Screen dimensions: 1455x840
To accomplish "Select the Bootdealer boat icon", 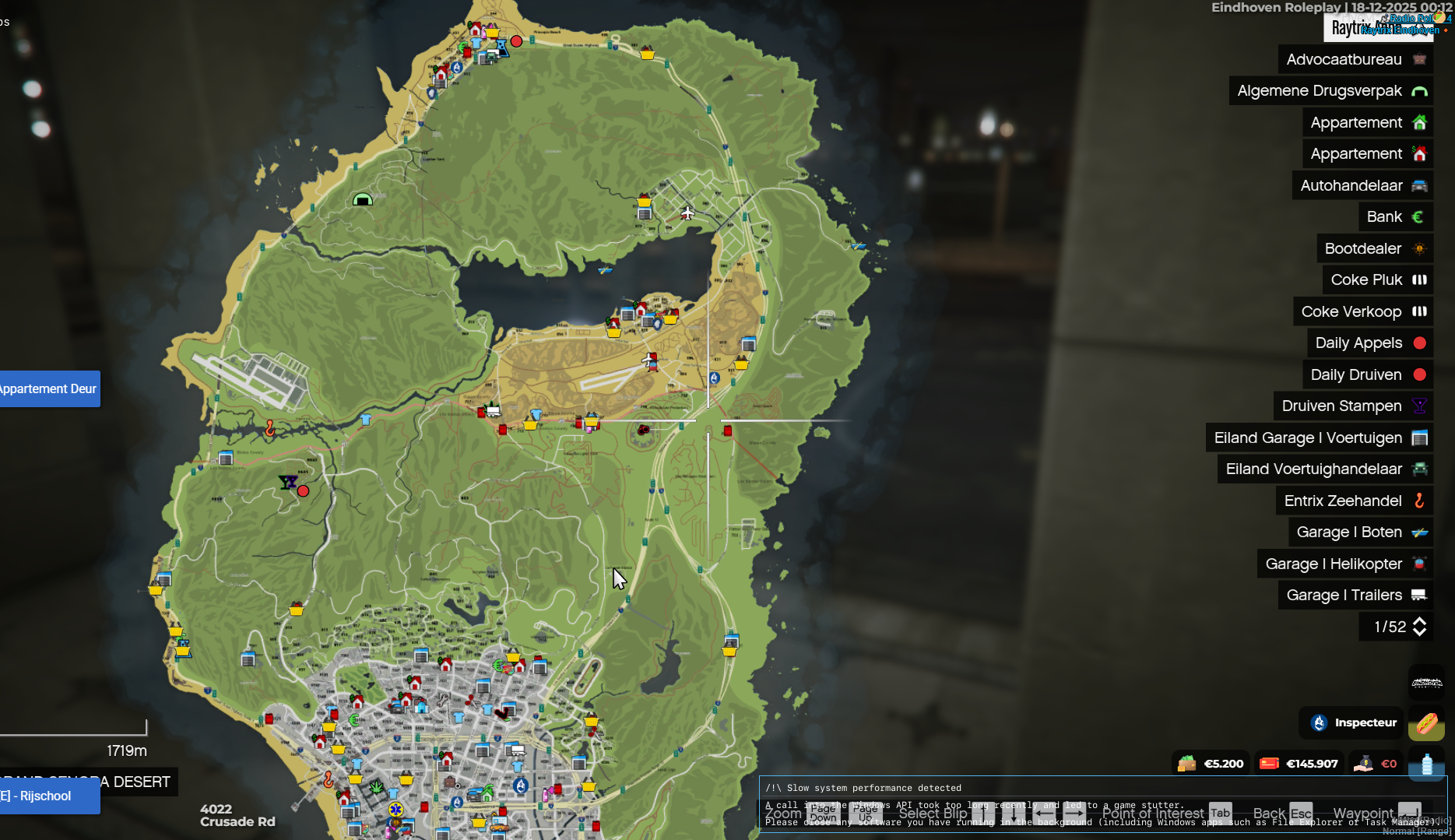I will 1420,248.
